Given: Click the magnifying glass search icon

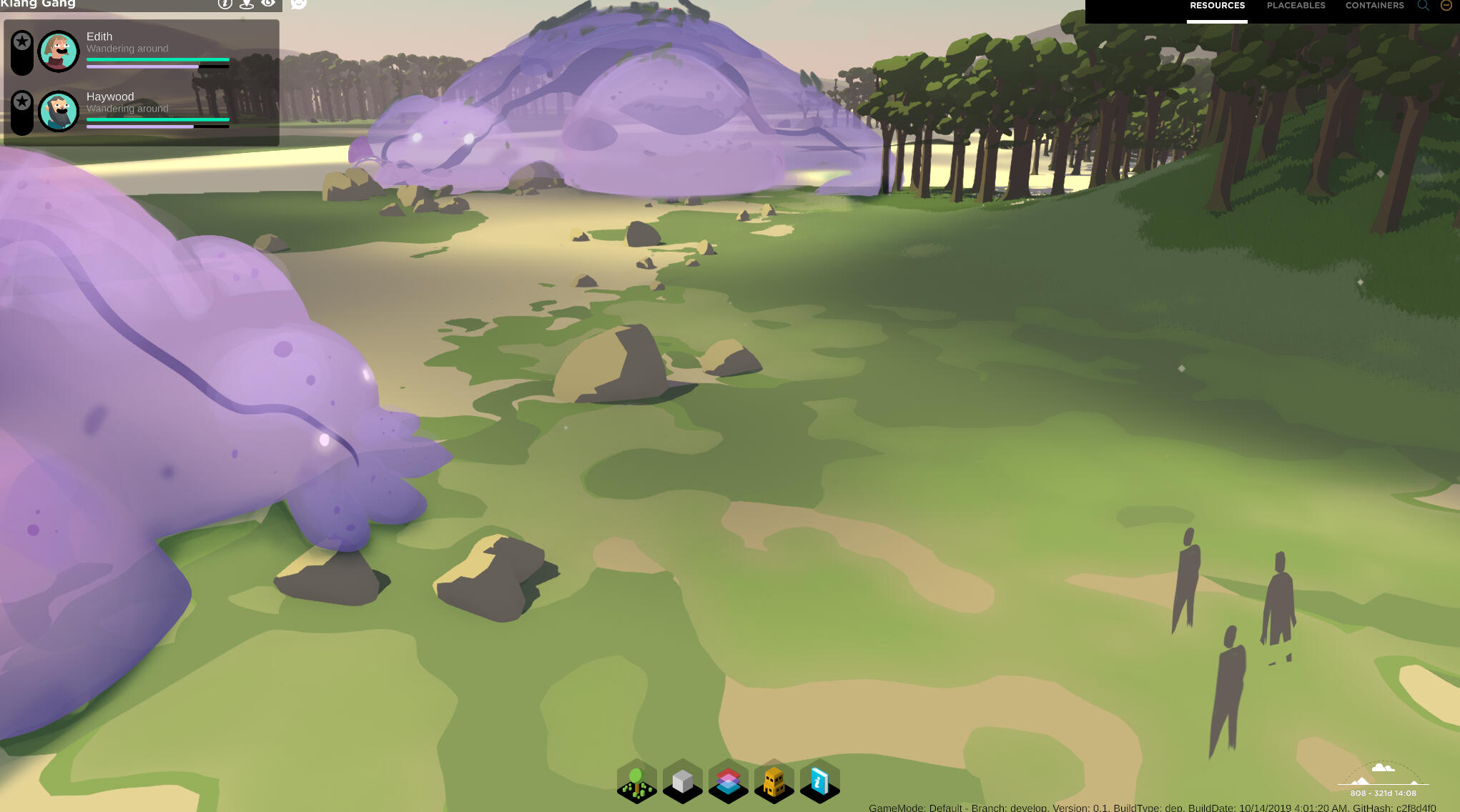Looking at the screenshot, I should click(1423, 6).
